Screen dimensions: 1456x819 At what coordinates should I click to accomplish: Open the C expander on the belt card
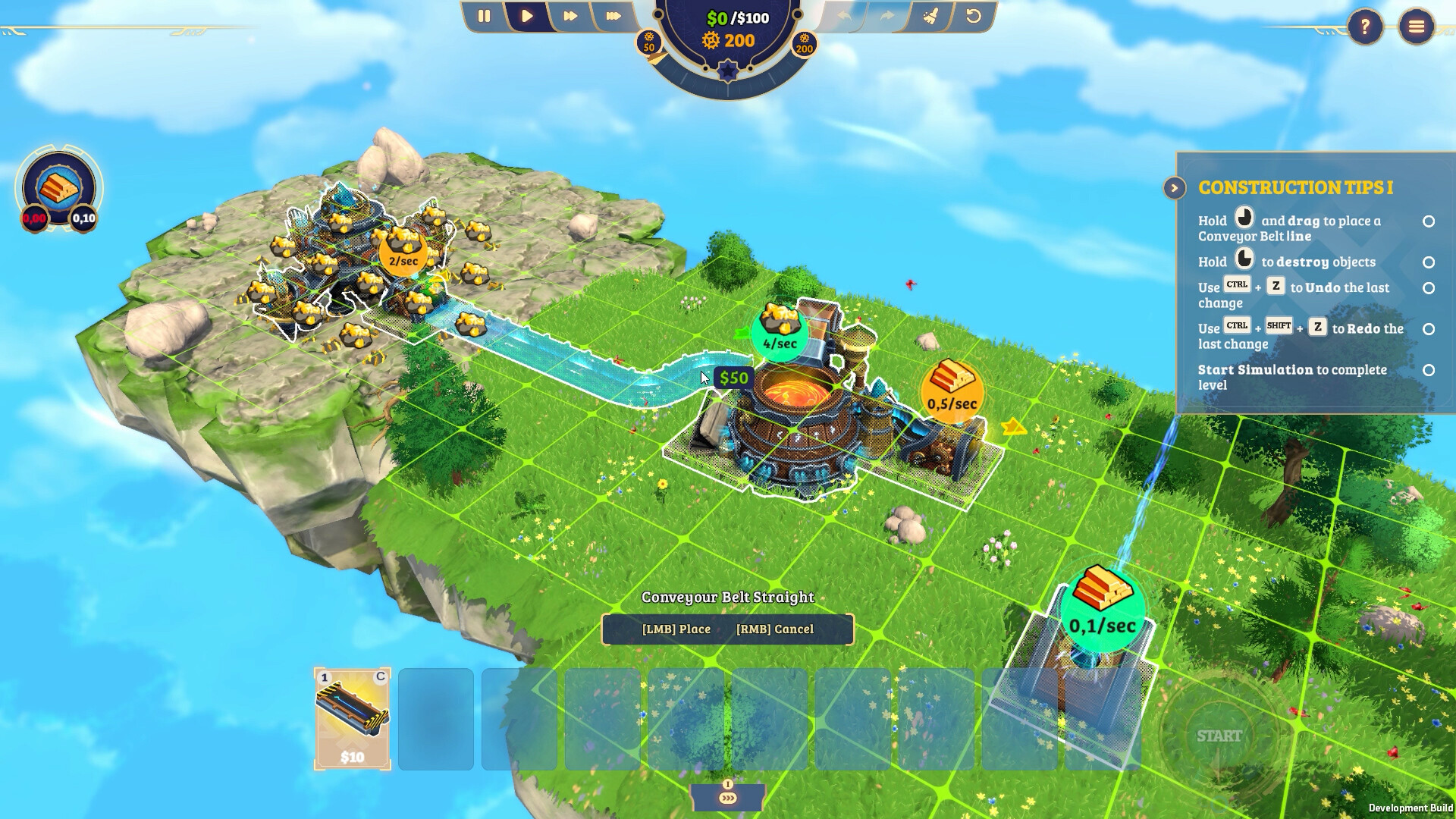coord(379,674)
